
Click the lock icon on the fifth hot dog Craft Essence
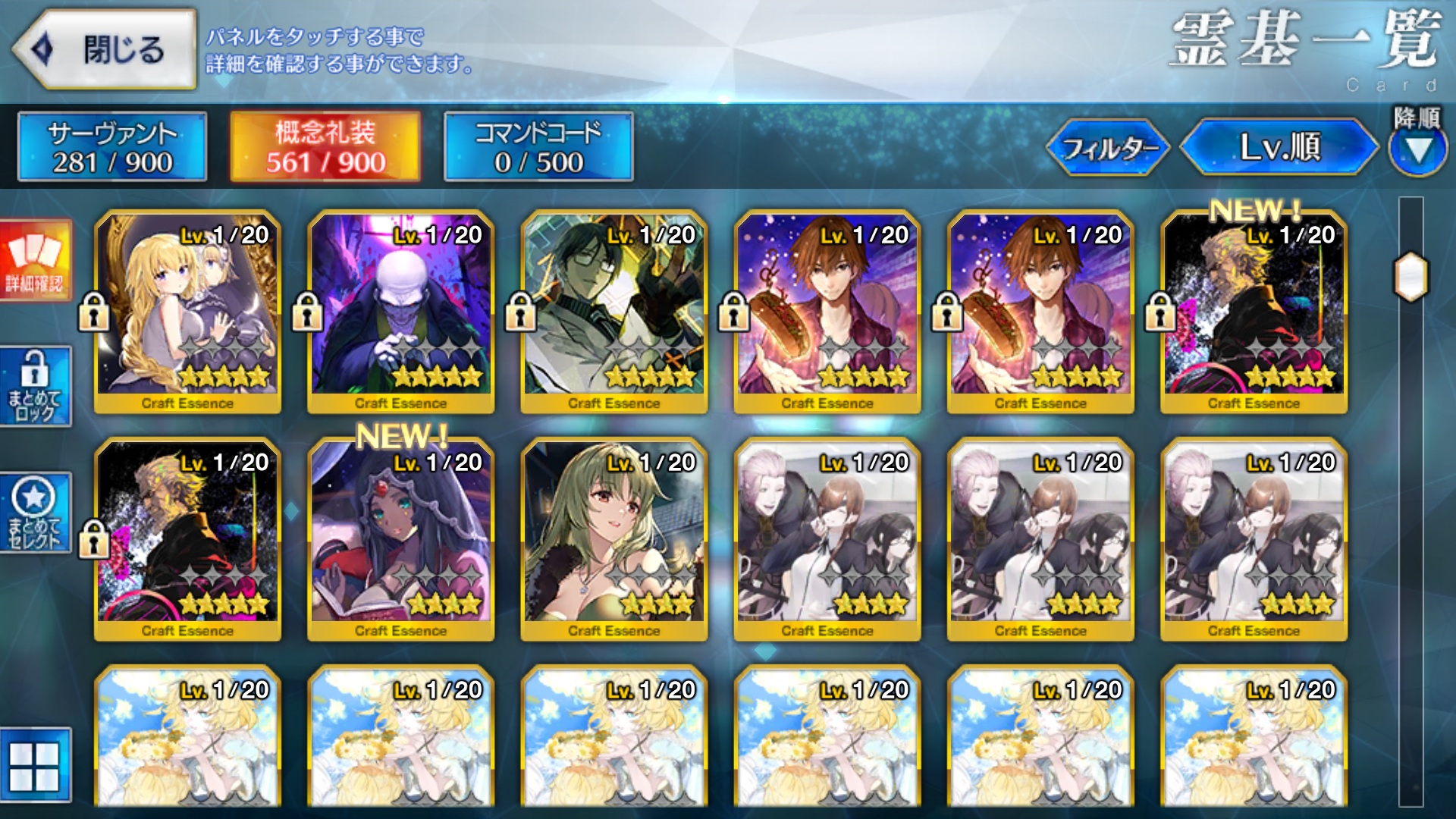point(947,313)
